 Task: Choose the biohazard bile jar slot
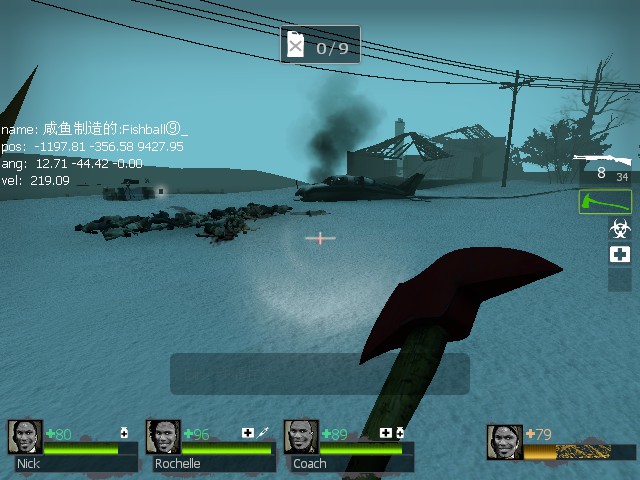click(620, 229)
